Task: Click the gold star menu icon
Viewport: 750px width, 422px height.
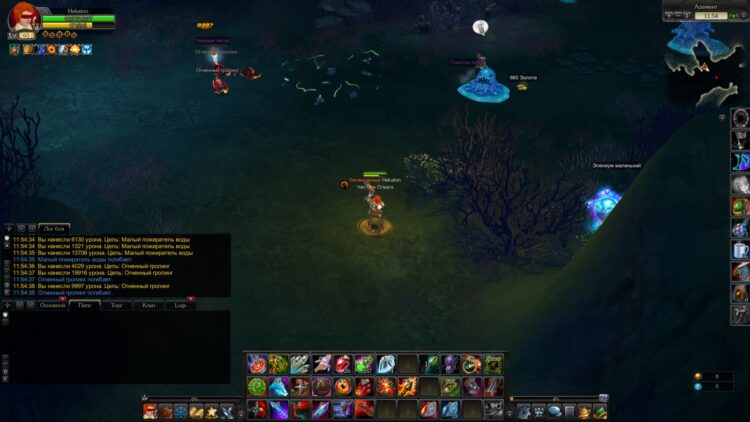Action: (212, 411)
